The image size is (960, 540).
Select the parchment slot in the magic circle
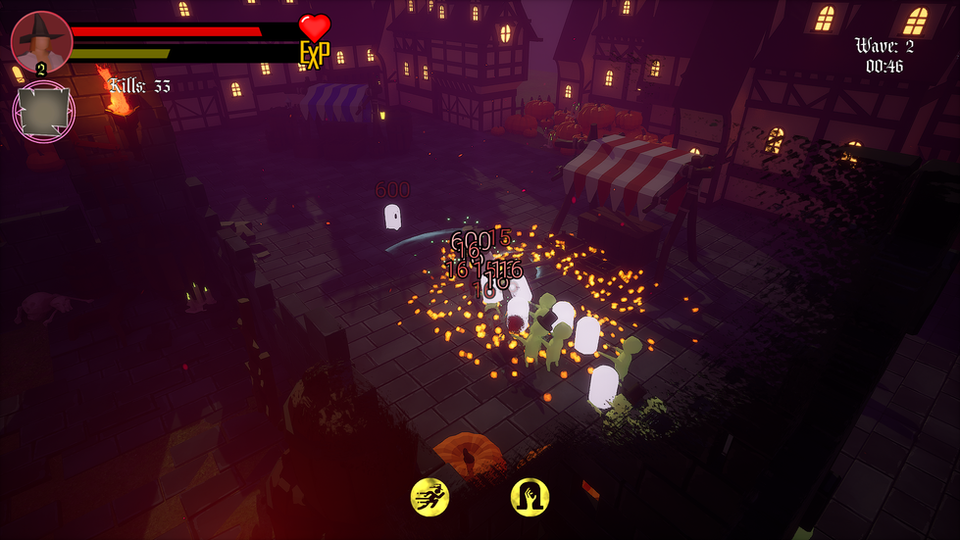pyautogui.click(x=43, y=112)
